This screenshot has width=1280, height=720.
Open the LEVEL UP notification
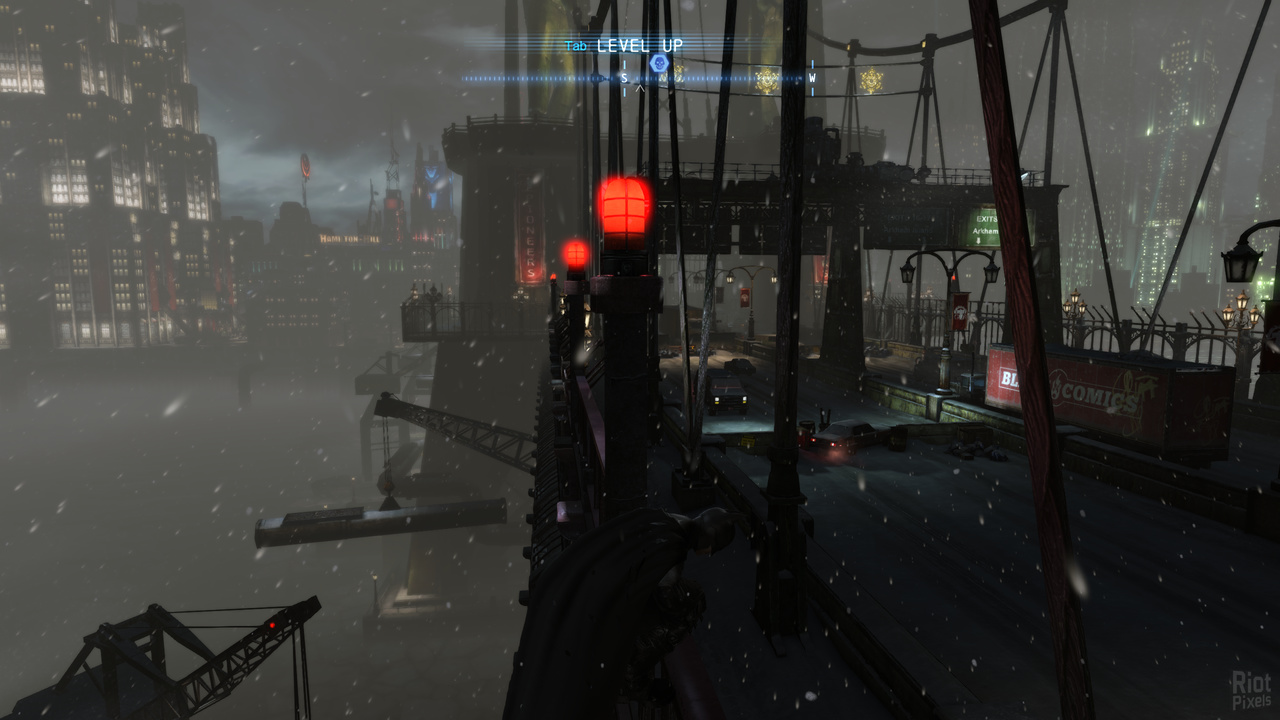click(639, 46)
